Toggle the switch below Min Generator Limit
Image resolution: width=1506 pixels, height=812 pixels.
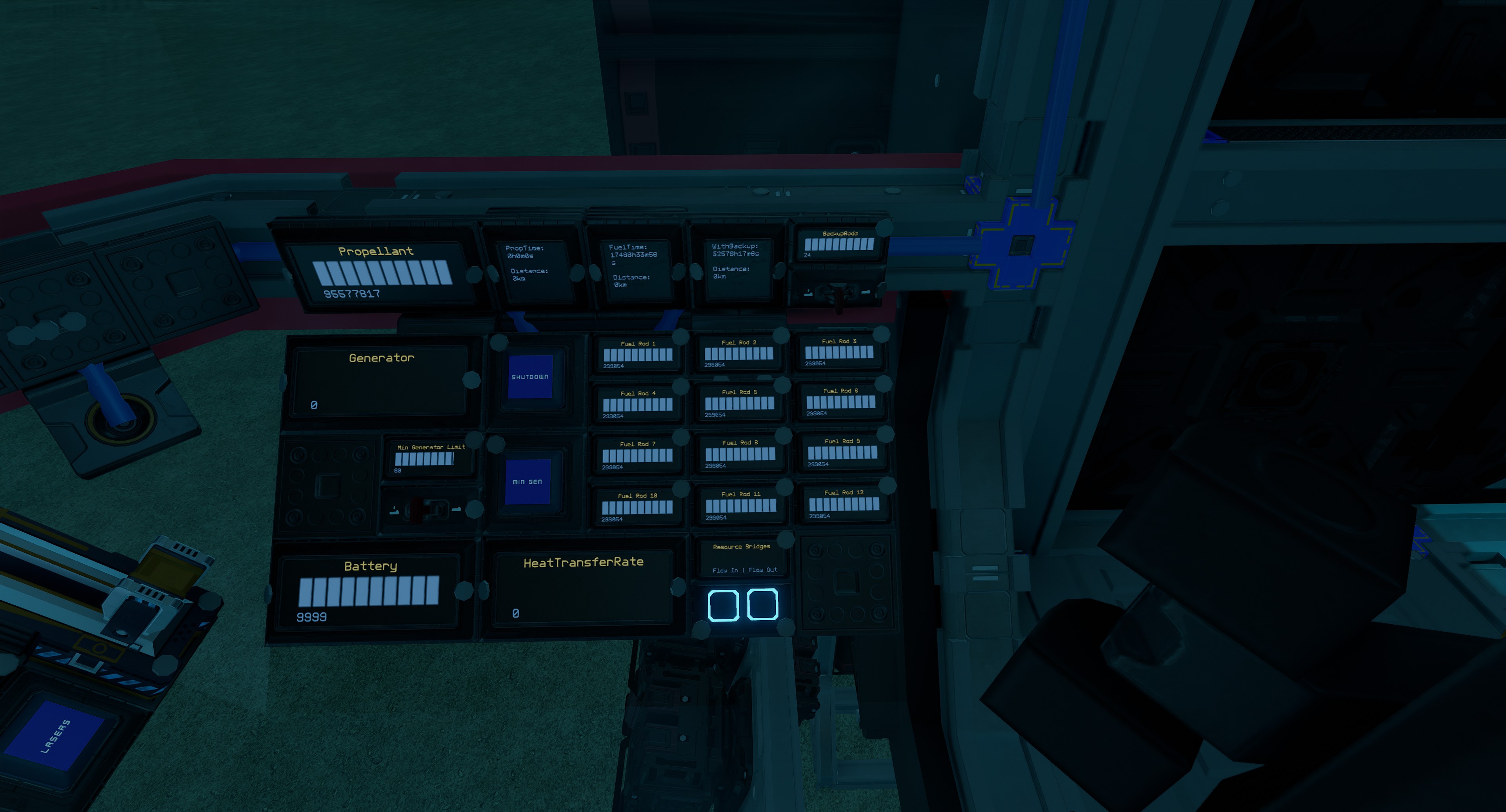point(425,509)
